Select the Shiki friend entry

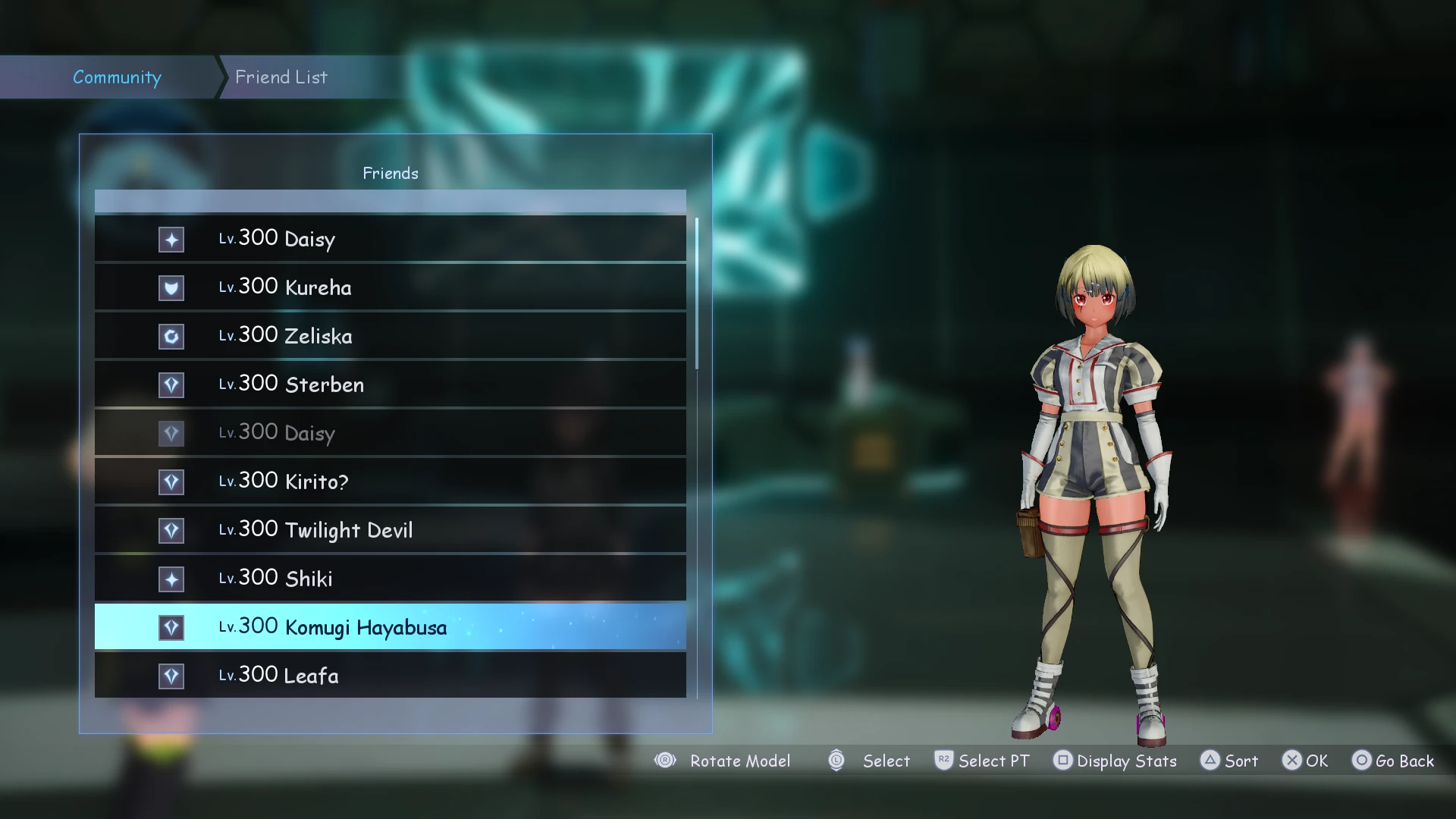pyautogui.click(x=390, y=579)
